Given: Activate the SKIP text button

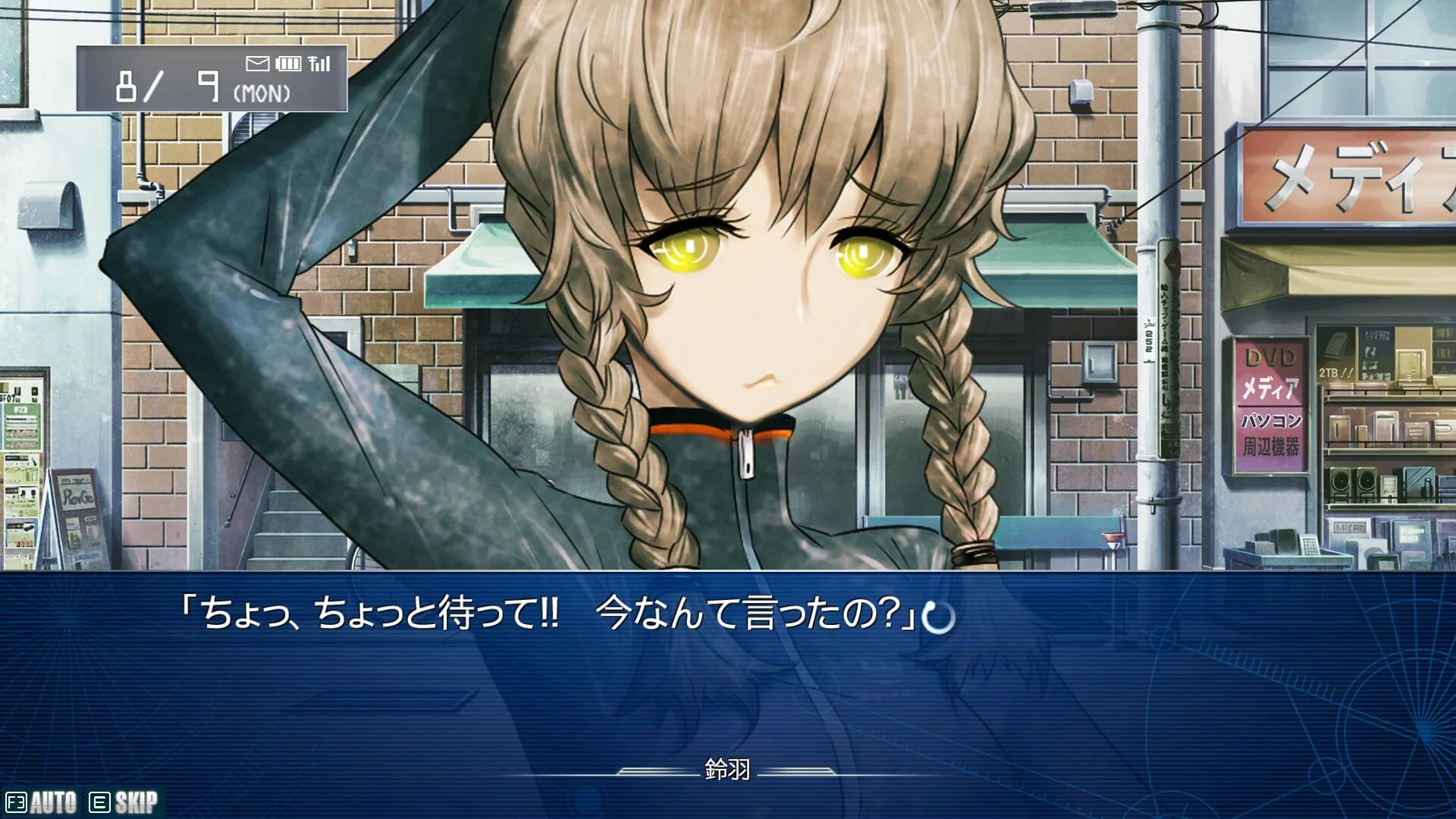Looking at the screenshot, I should (124, 802).
